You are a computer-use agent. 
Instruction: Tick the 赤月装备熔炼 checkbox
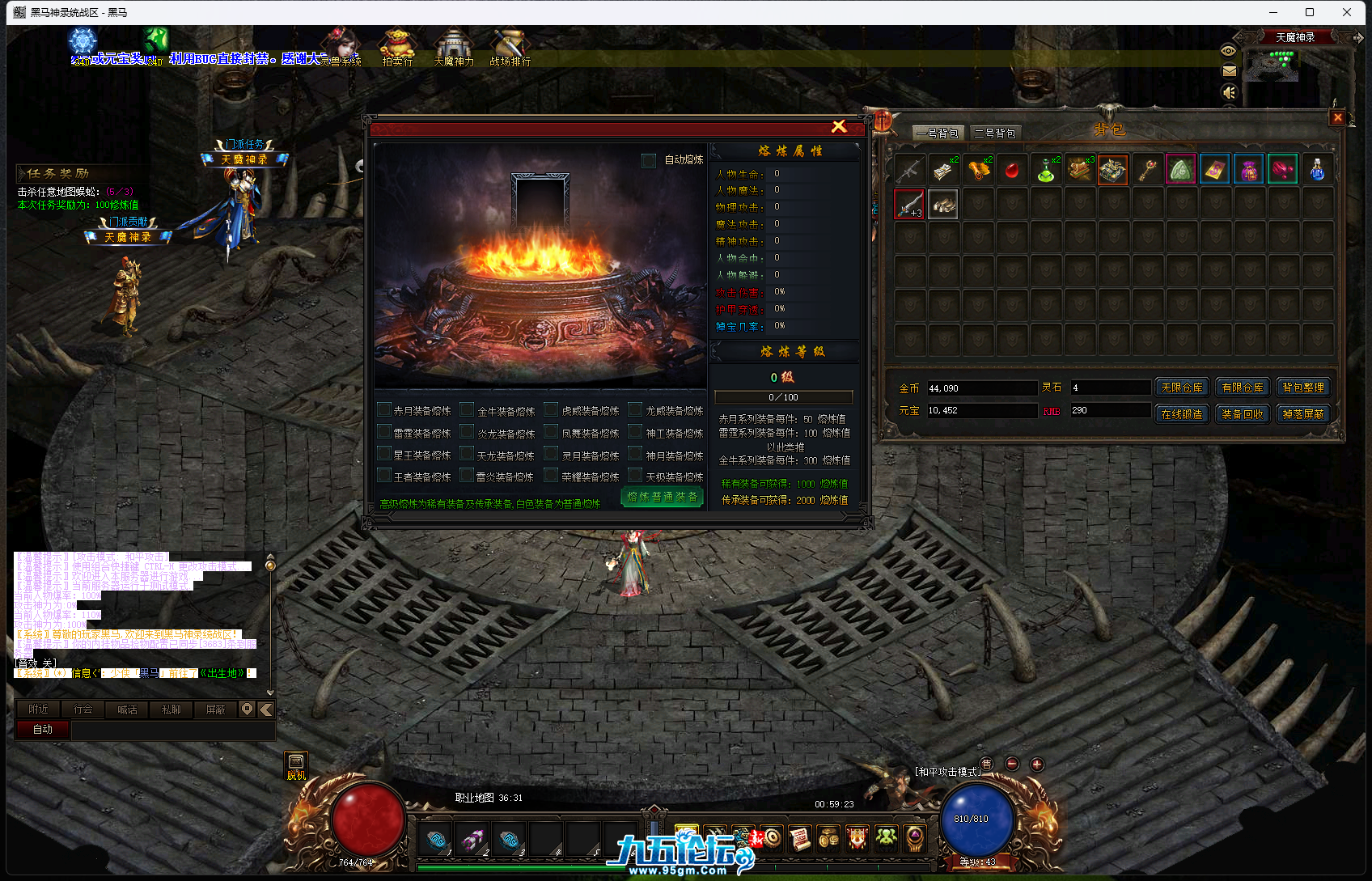pos(385,410)
